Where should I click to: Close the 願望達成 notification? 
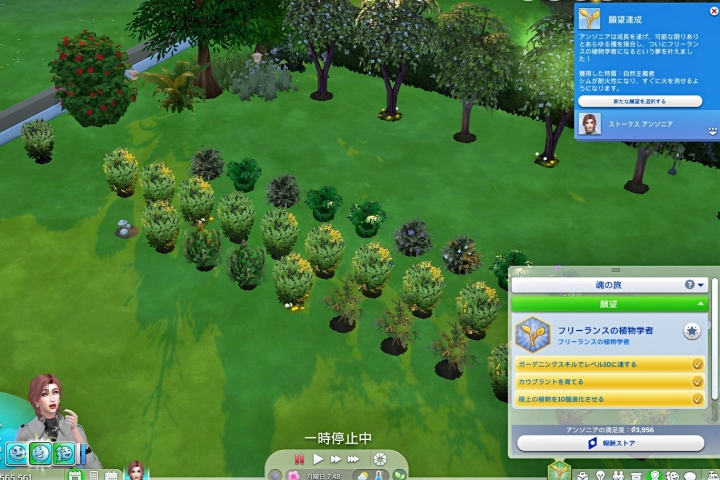[x=713, y=11]
